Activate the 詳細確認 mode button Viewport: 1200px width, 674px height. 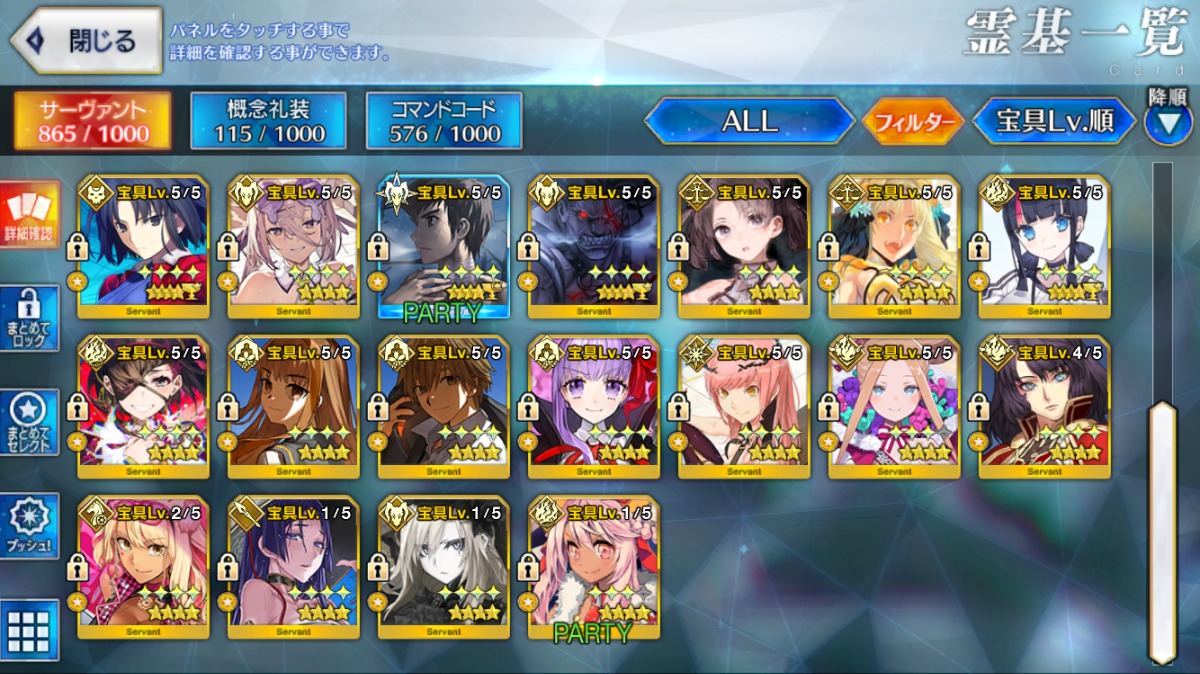[x=30, y=216]
